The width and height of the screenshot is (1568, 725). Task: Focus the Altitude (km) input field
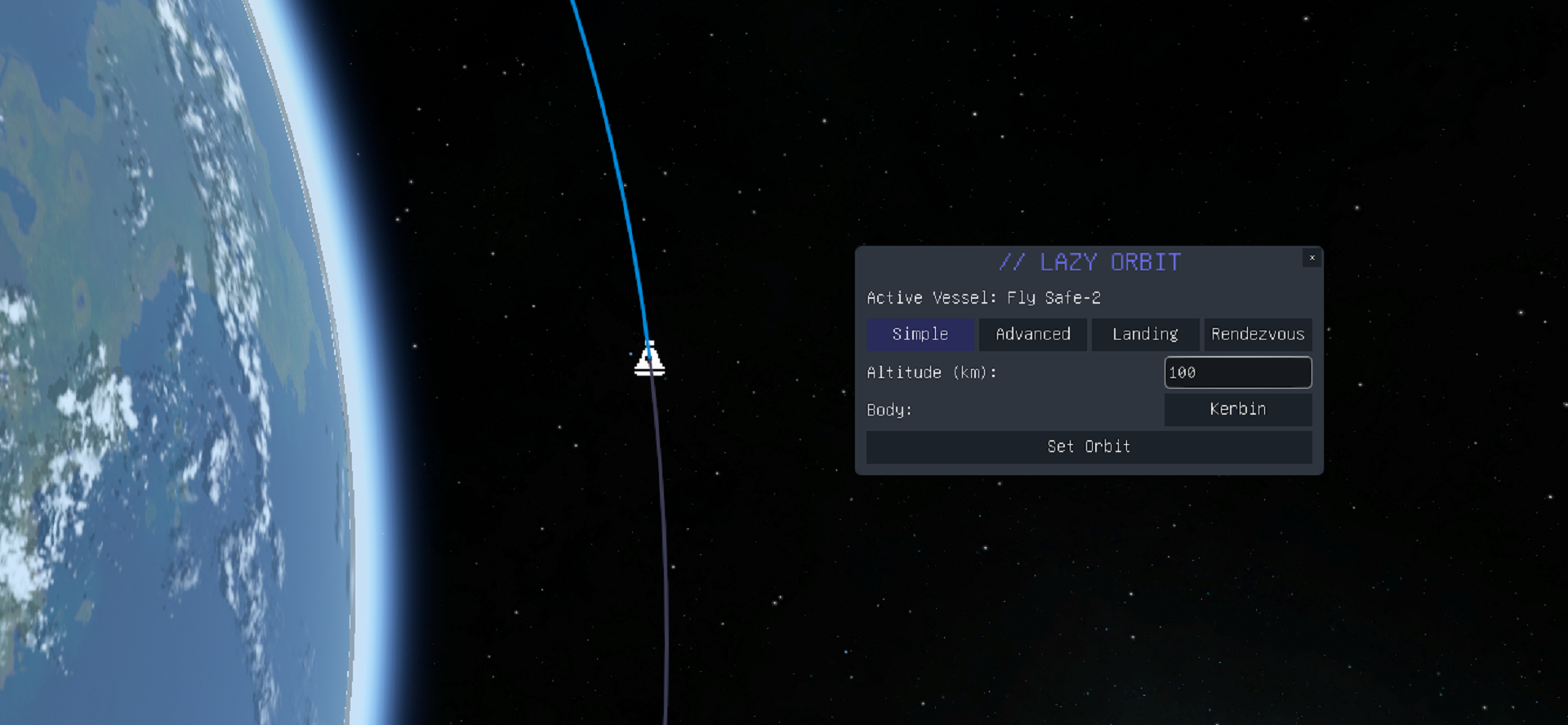1237,372
